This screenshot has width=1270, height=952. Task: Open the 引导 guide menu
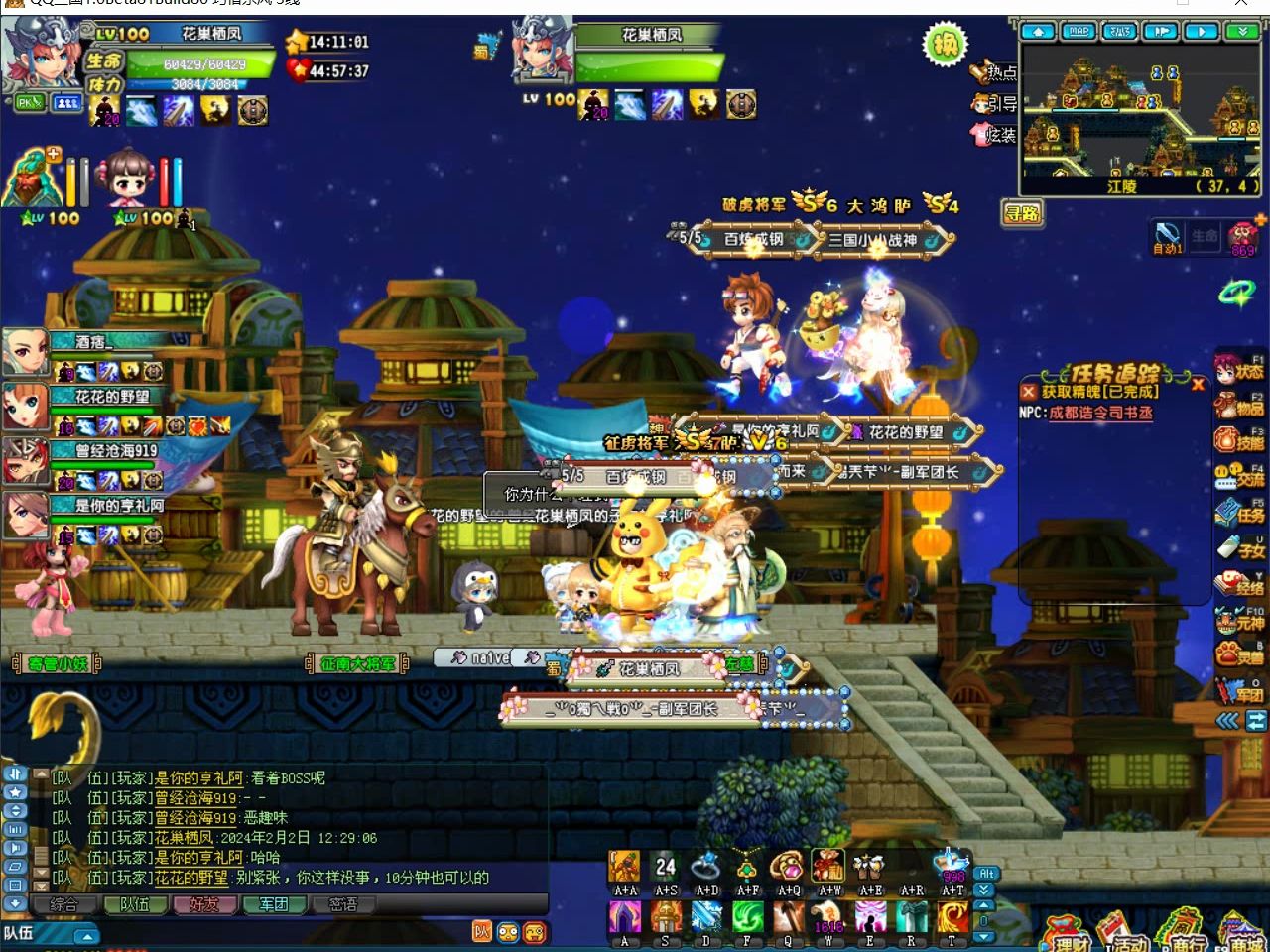pyautogui.click(x=995, y=103)
